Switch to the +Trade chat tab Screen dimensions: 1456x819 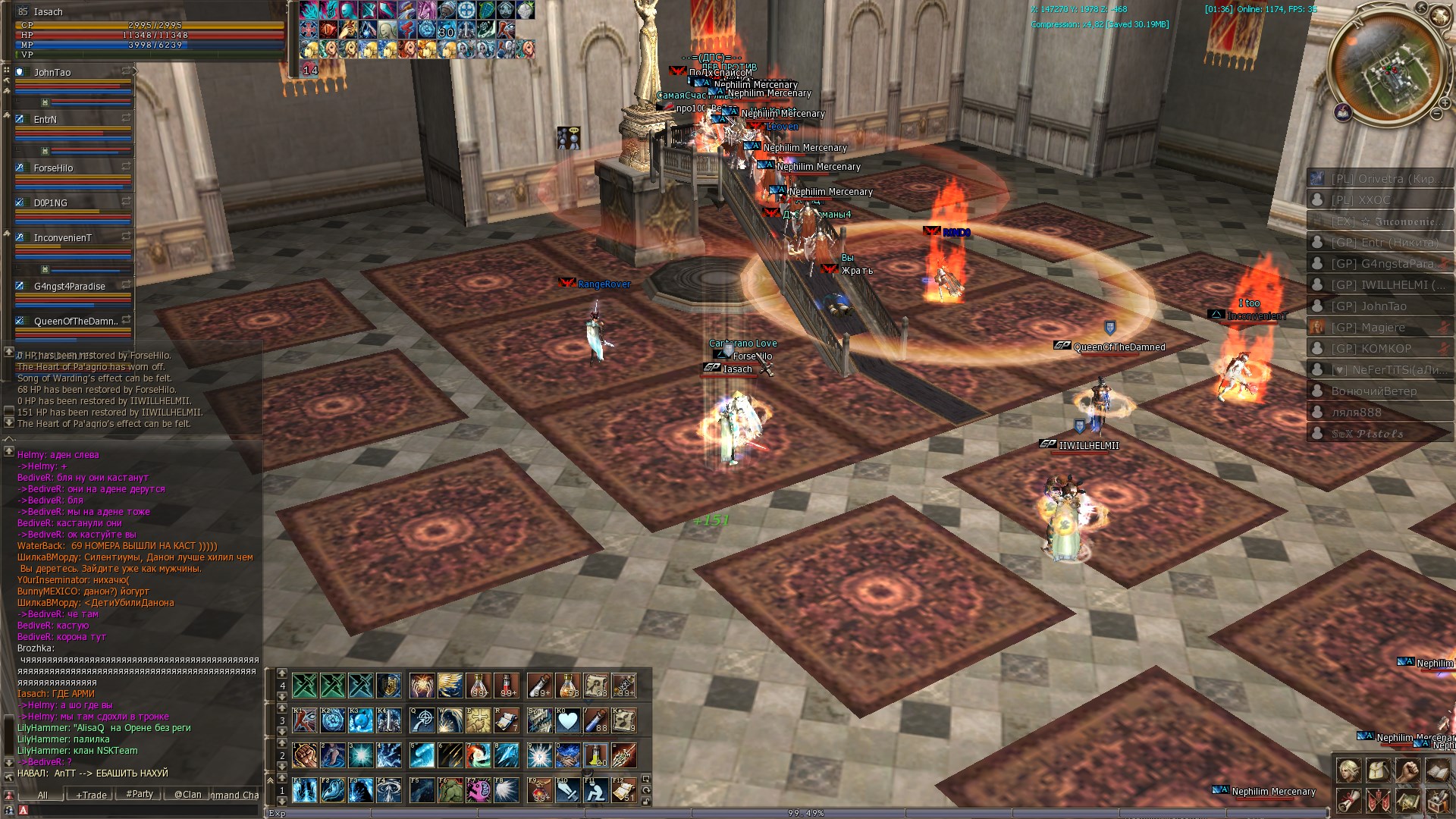click(91, 795)
